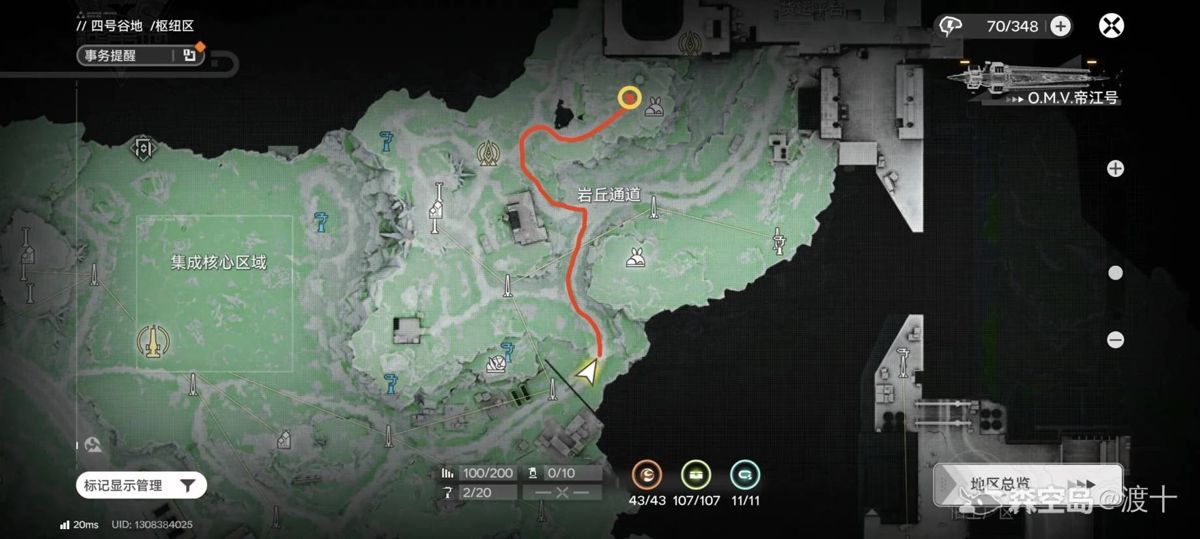1200x539 pixels.
Task: Zoom in the map with the plus button
Action: coord(1115,168)
